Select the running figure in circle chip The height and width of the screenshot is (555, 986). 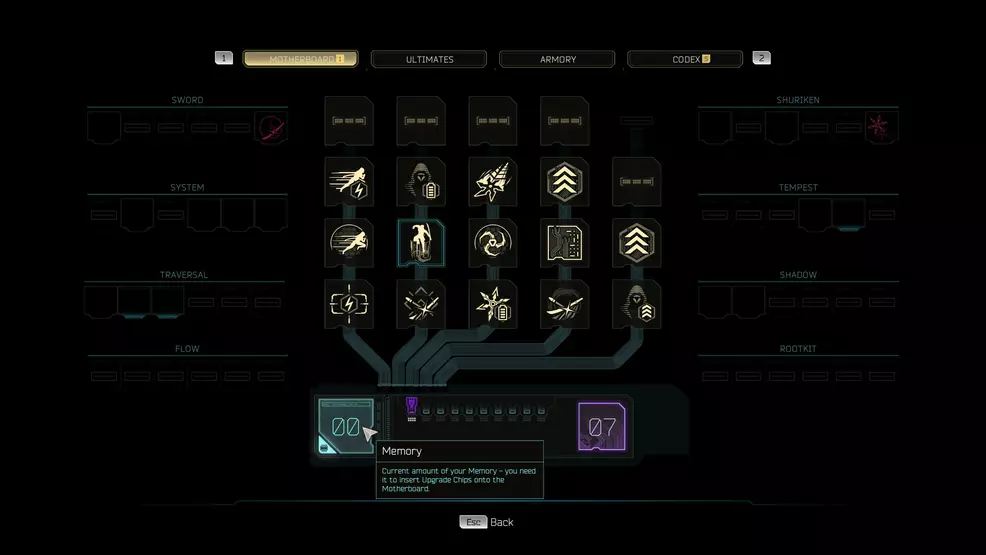coord(349,243)
